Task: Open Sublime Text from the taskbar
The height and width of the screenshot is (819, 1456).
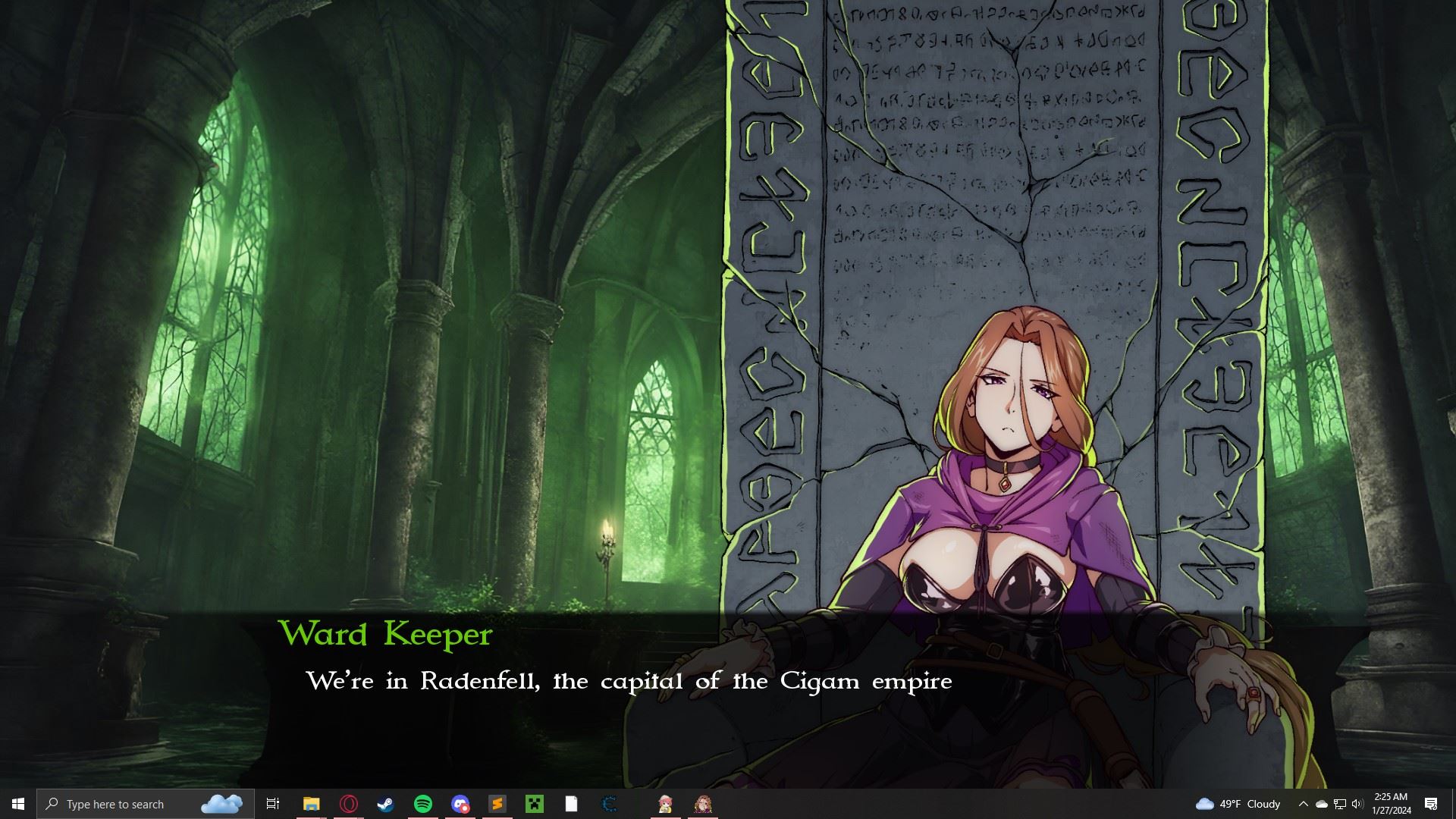Action: [497, 804]
